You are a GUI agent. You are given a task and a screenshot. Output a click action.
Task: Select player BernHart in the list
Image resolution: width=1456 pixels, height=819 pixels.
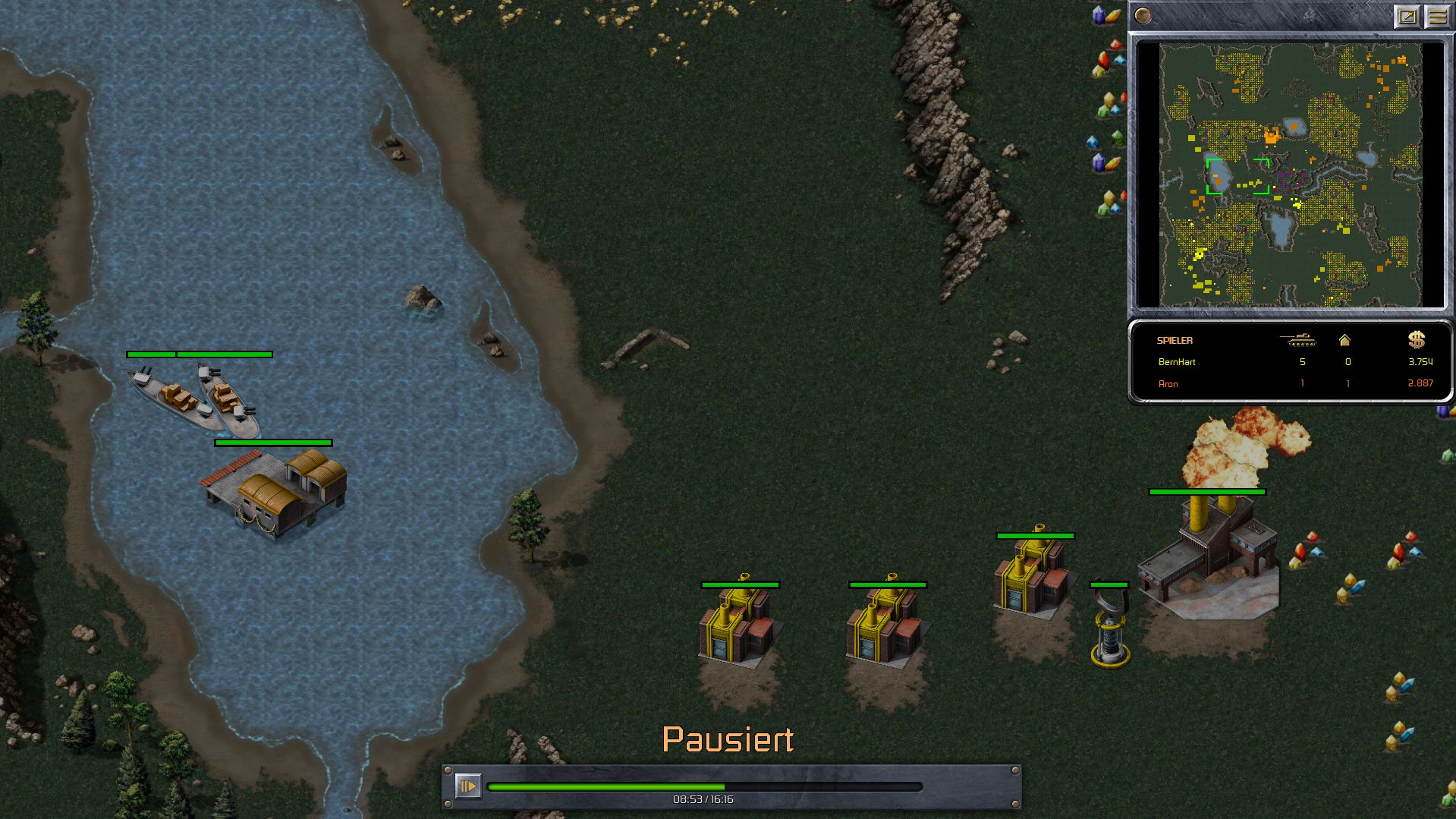[1177, 362]
